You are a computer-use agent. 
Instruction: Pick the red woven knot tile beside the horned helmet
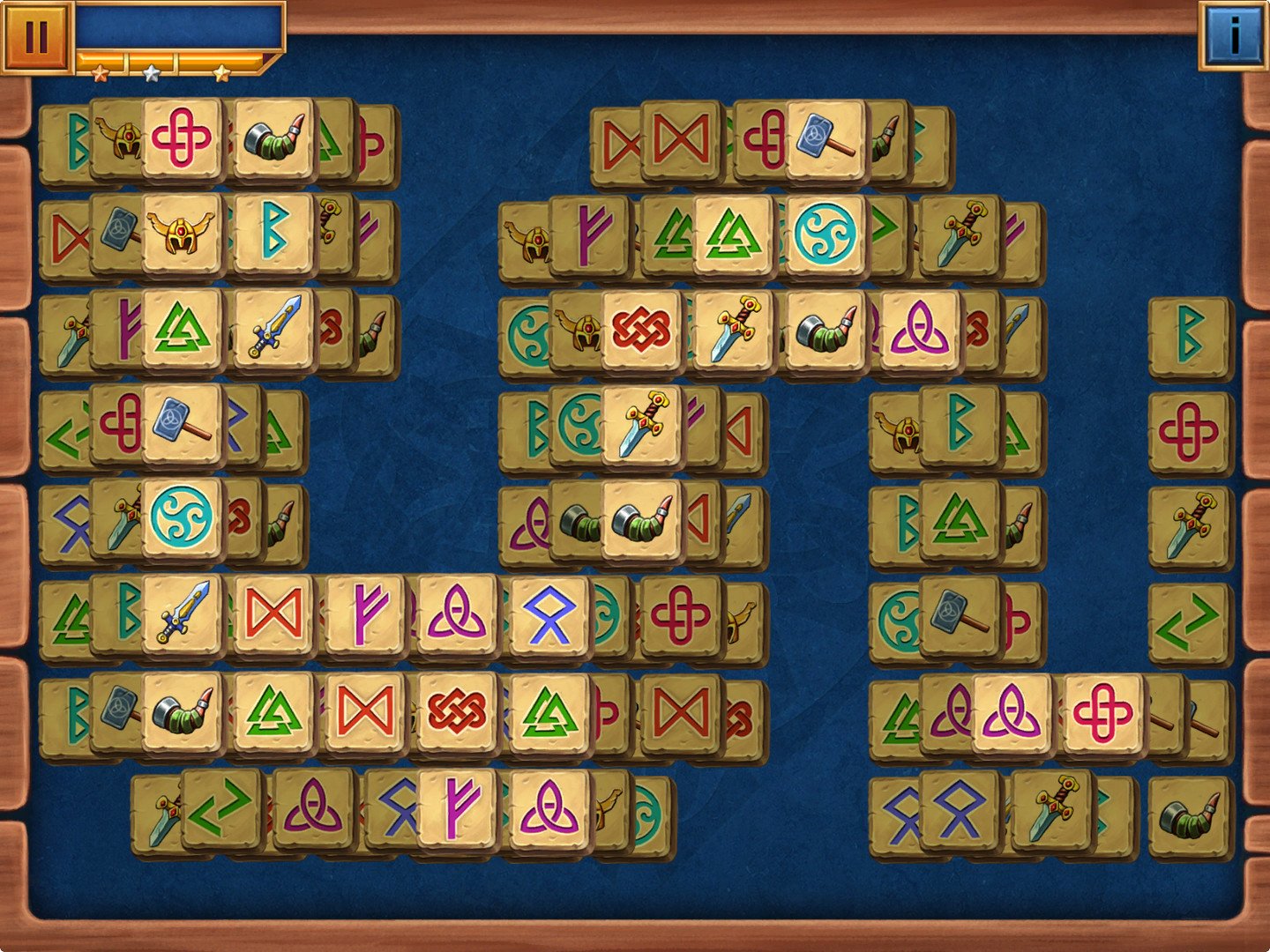(641, 330)
